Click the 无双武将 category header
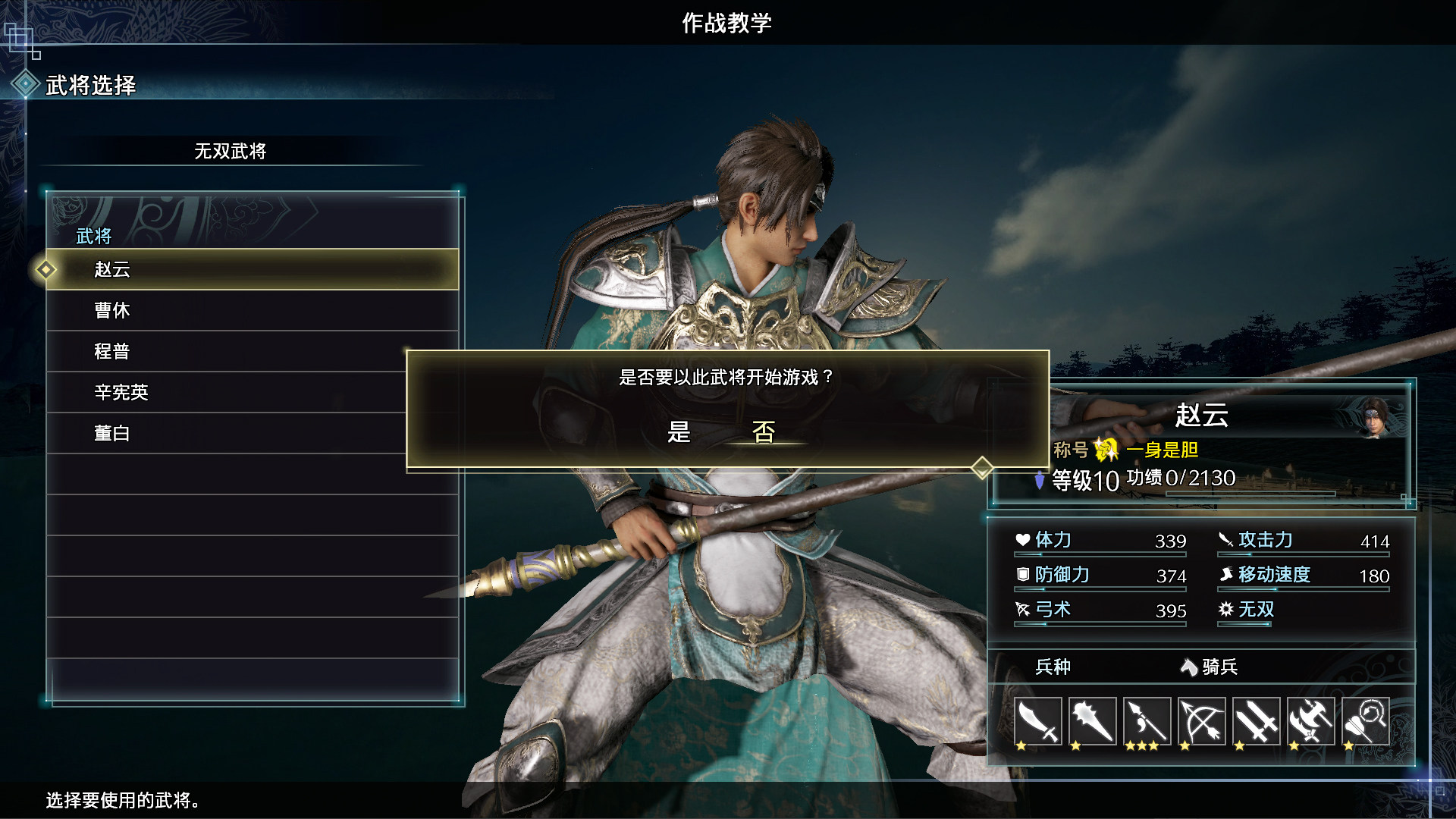Image resolution: width=1456 pixels, height=819 pixels. tap(231, 151)
